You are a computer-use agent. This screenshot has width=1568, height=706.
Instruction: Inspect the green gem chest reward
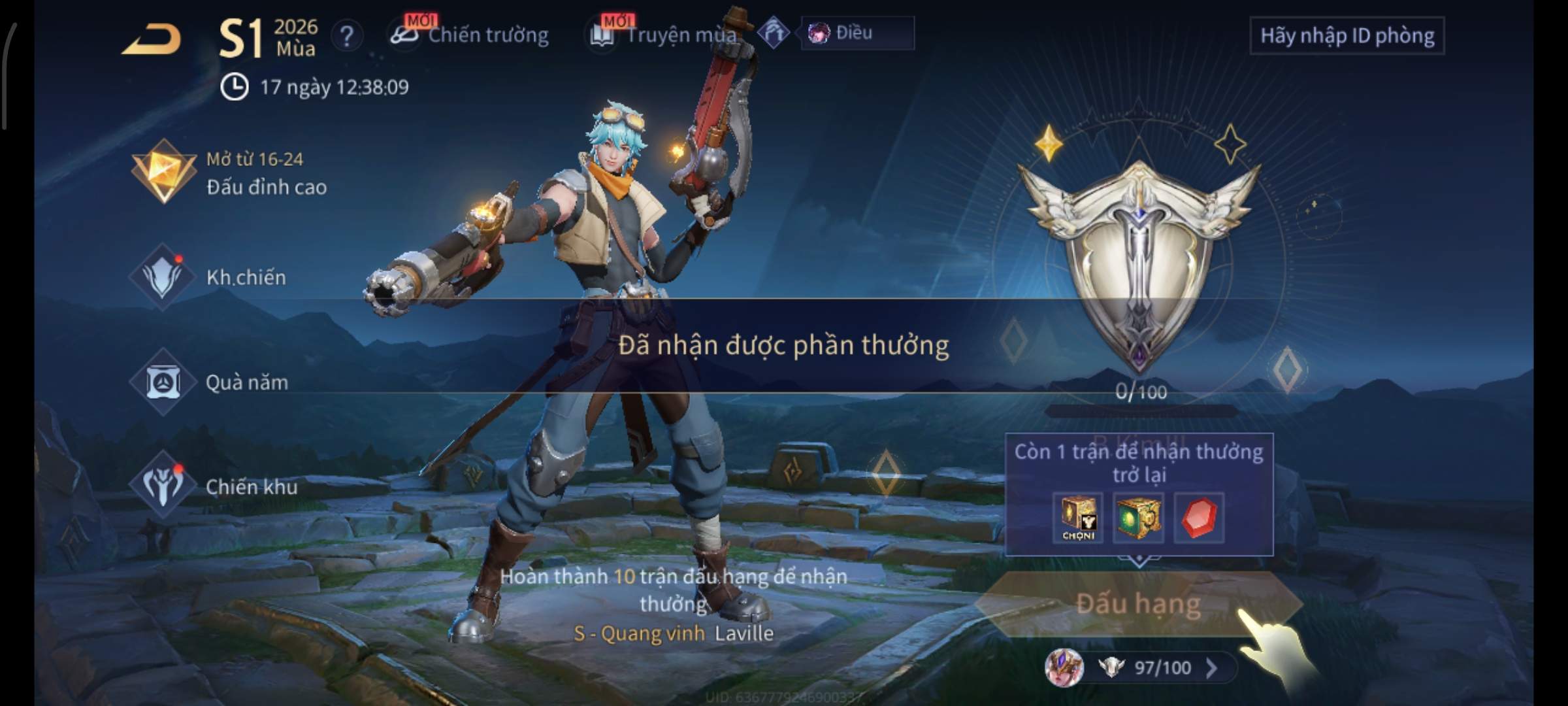pyautogui.click(x=1138, y=518)
